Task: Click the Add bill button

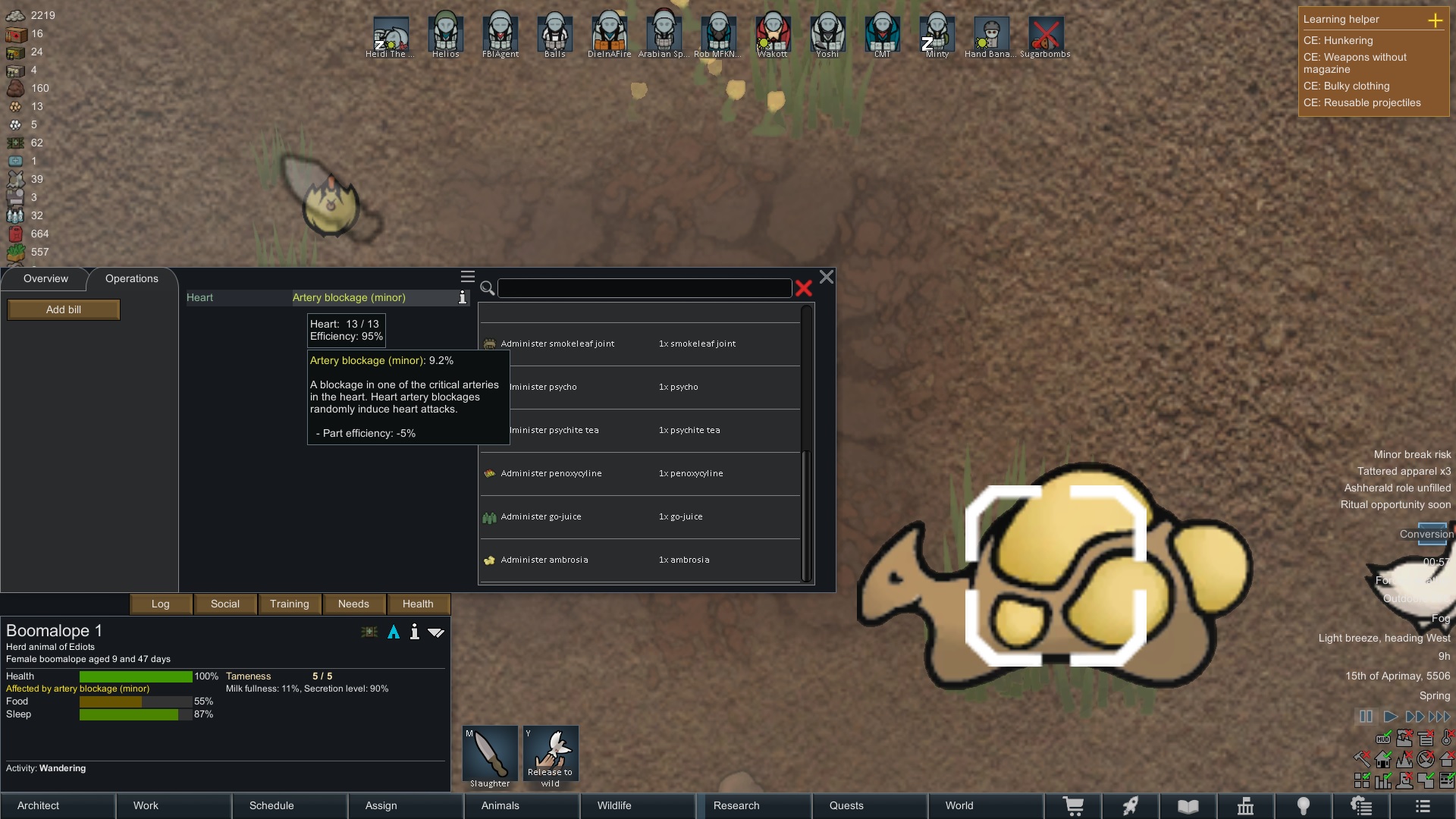Action: point(64,309)
